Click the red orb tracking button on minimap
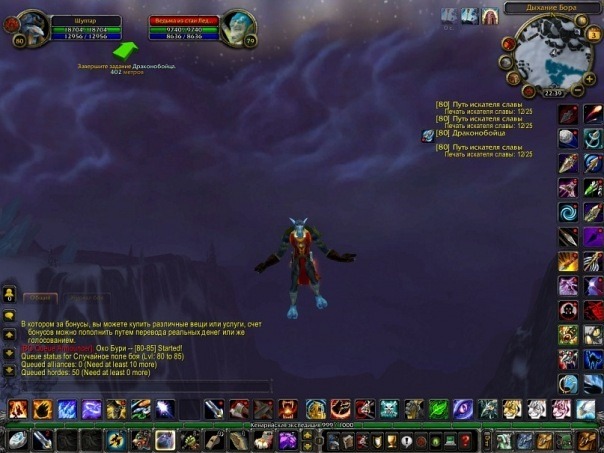Screen dimensions: 604x453 508,44
